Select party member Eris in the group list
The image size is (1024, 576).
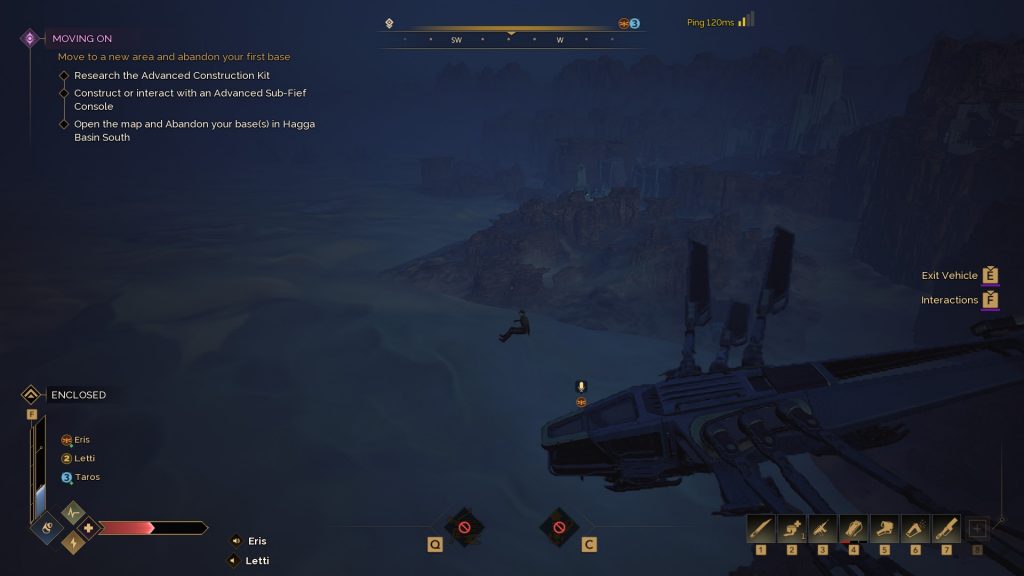76,440
